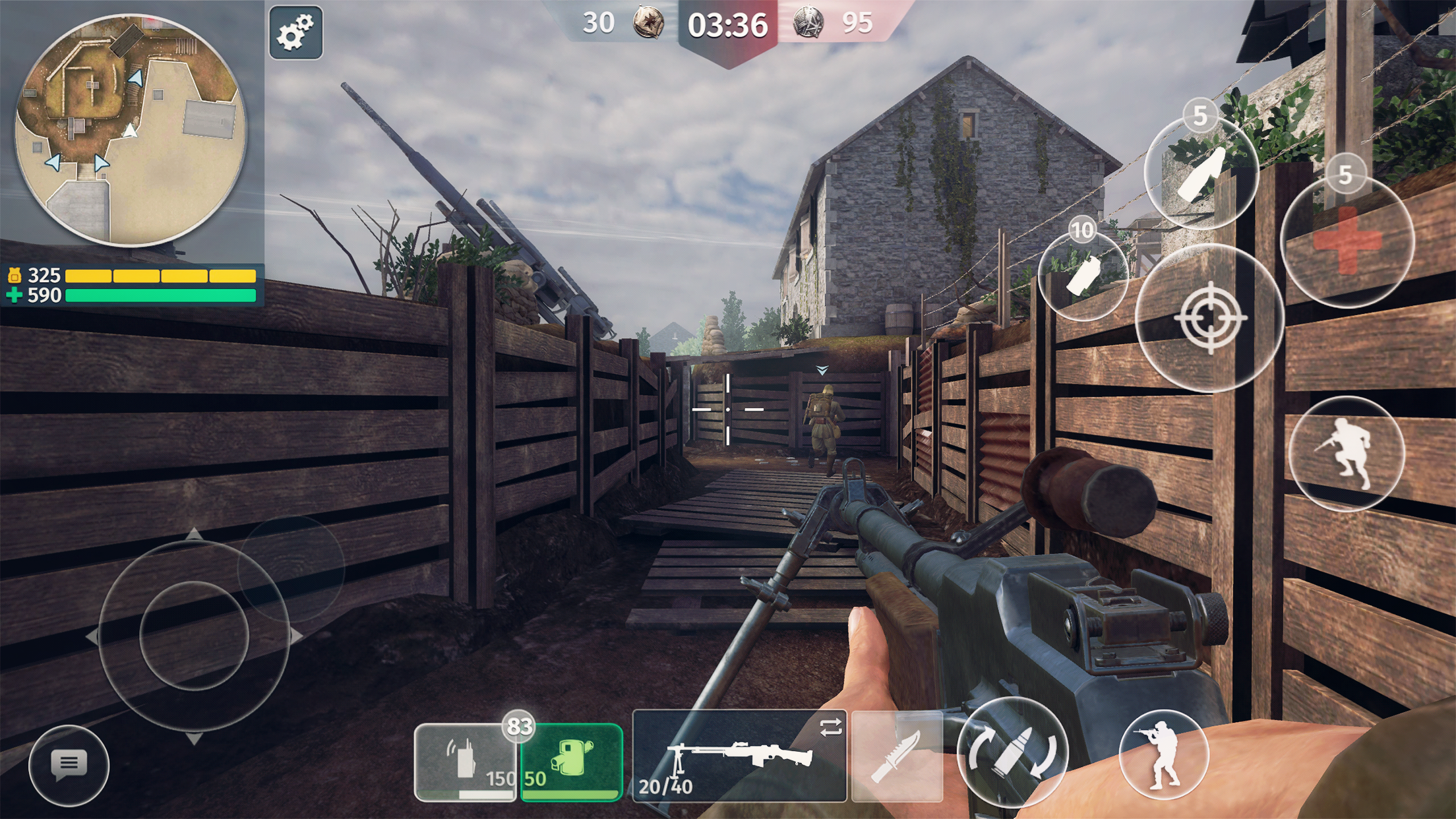View the team score of 30
1456x819 pixels.
tap(598, 21)
